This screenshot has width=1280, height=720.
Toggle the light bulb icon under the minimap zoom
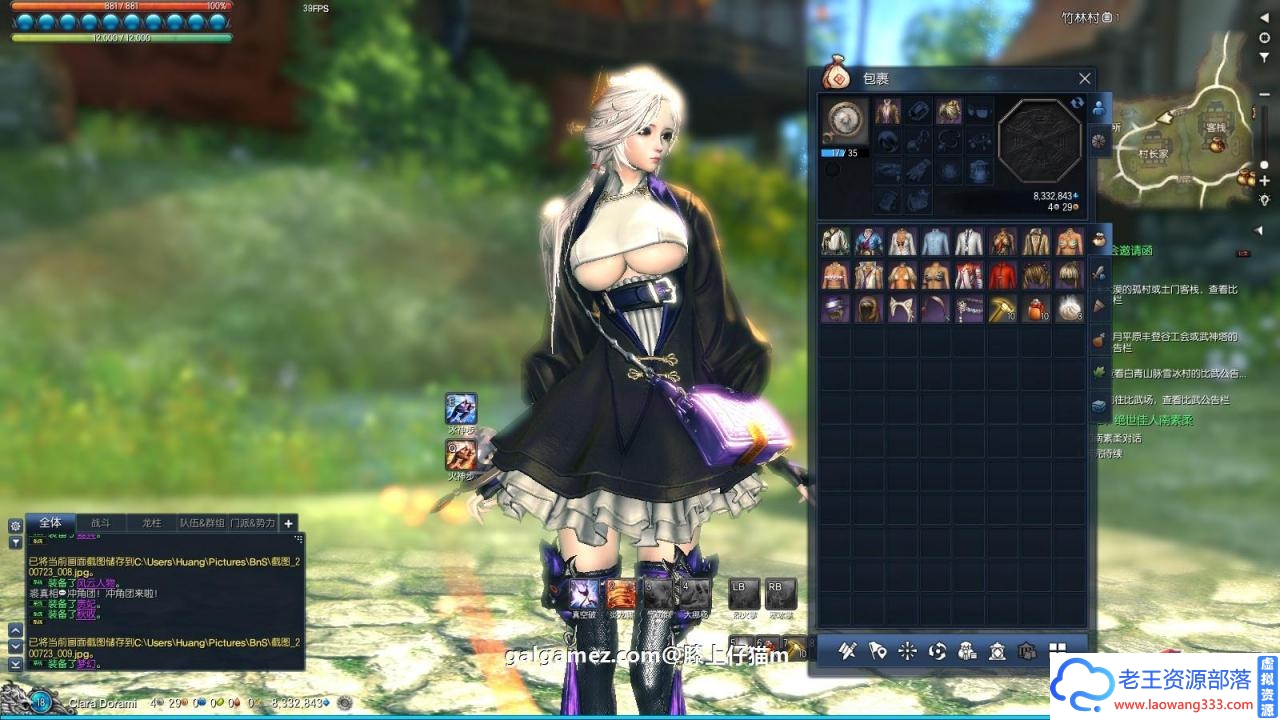point(1264,200)
